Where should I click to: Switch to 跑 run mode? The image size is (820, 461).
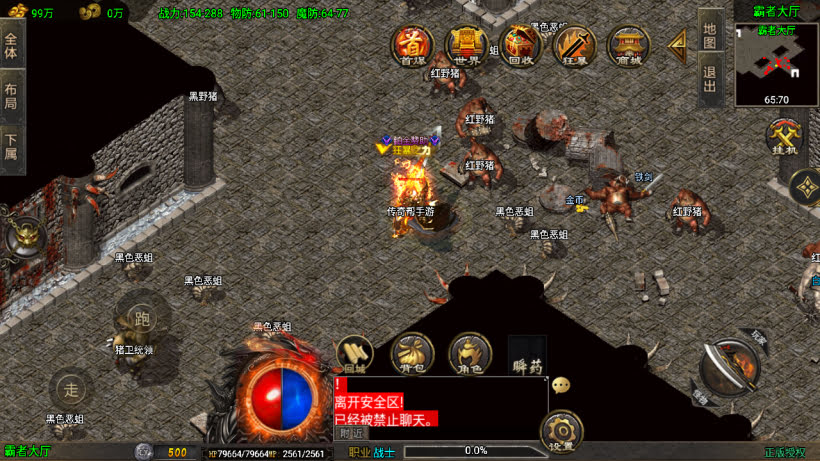tap(140, 318)
